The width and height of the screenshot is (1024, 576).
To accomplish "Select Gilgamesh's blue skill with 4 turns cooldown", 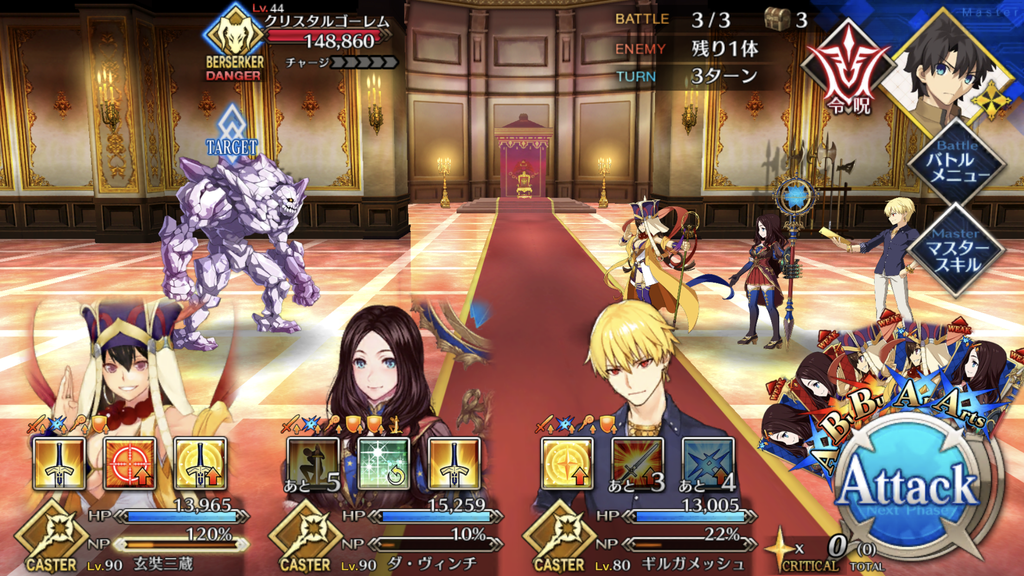I will pos(708,463).
